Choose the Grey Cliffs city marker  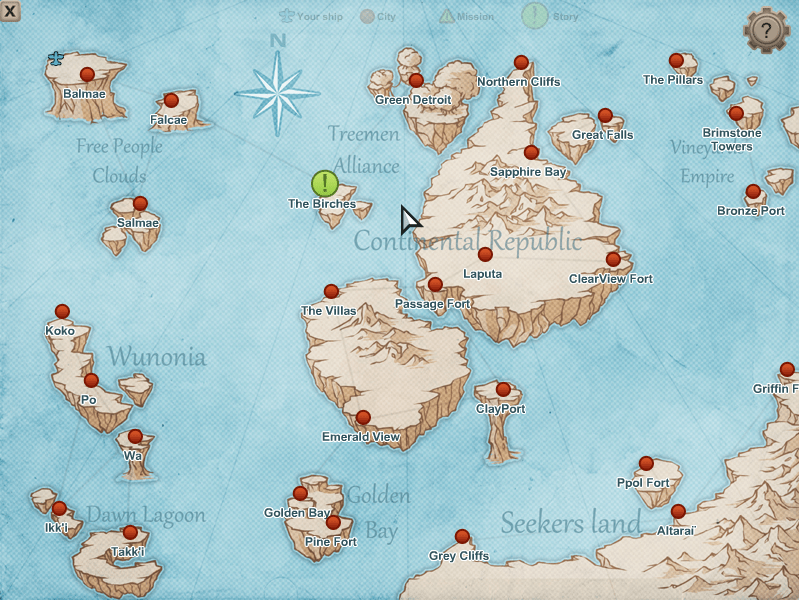coord(462,536)
